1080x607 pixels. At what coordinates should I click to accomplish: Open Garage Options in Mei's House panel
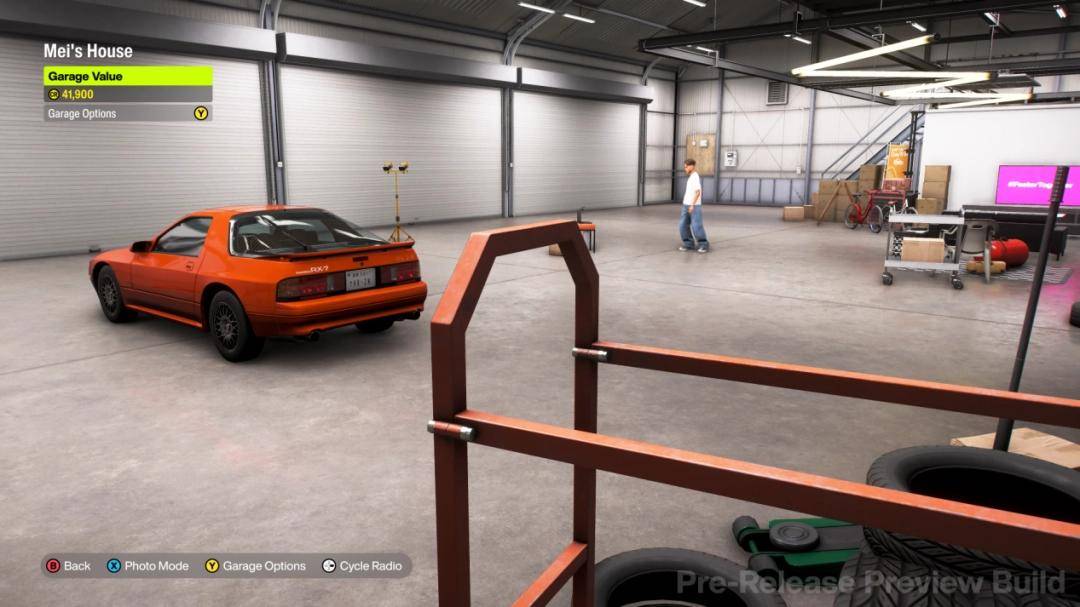(x=127, y=114)
